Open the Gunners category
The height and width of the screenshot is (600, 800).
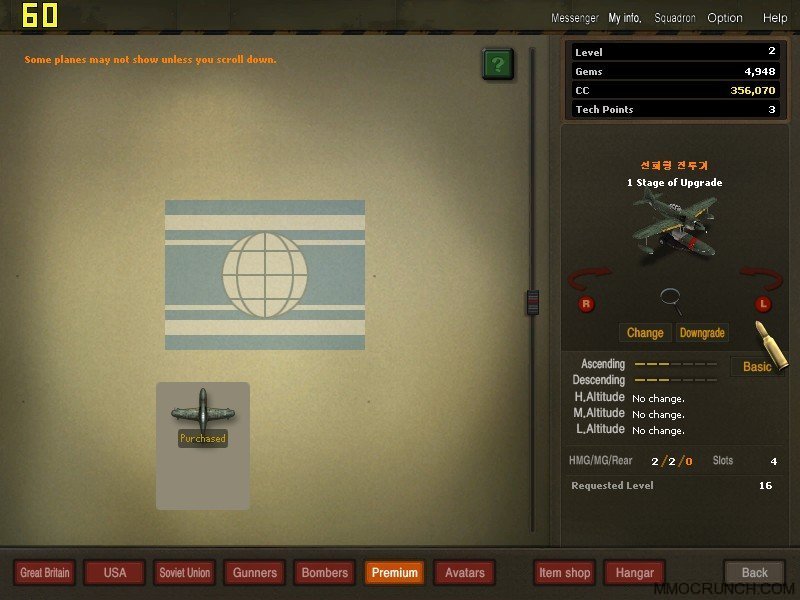[x=255, y=573]
